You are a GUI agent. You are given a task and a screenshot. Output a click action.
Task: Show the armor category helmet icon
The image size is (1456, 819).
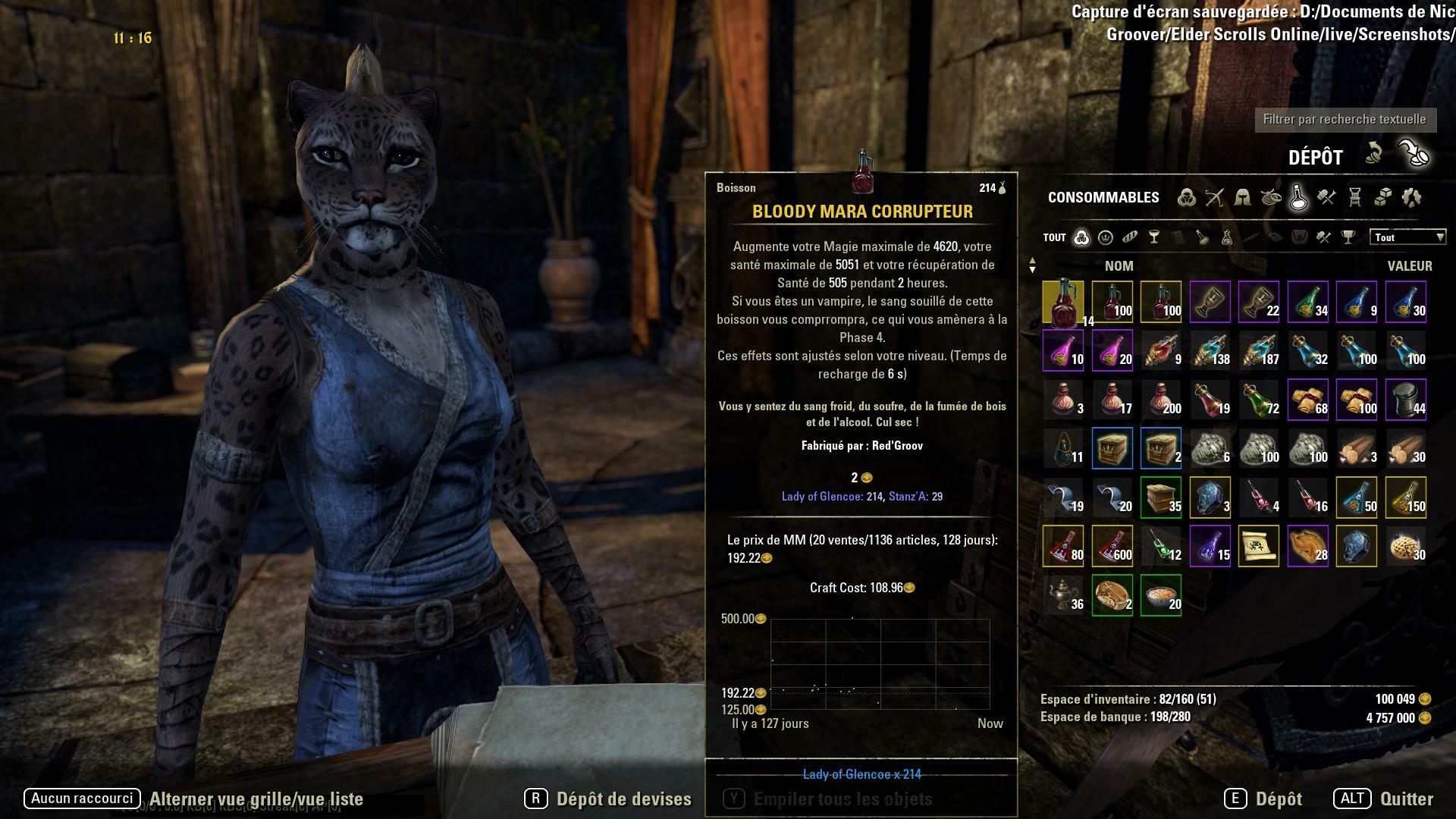click(x=1242, y=197)
